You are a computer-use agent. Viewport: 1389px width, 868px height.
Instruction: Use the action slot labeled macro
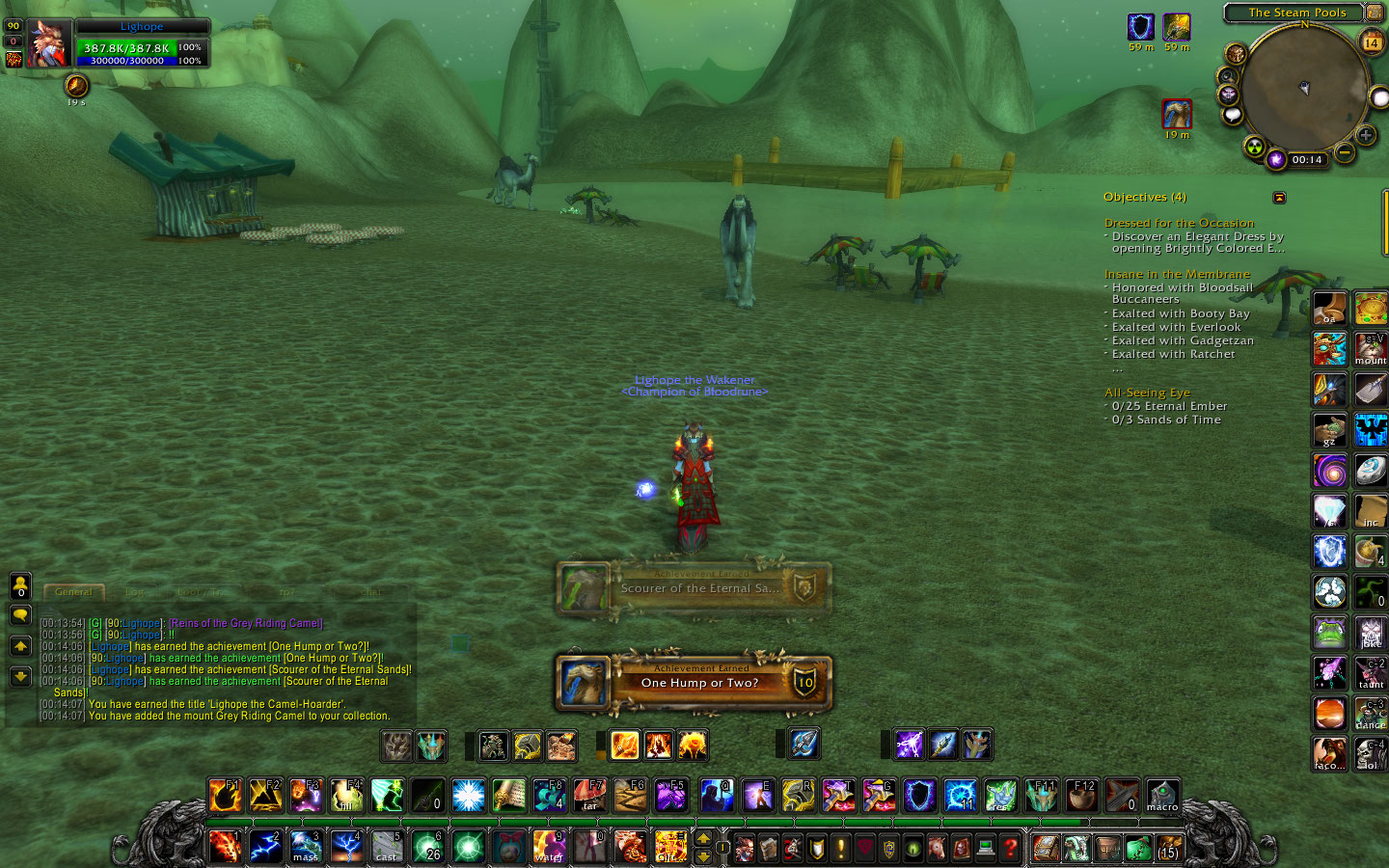click(1162, 796)
